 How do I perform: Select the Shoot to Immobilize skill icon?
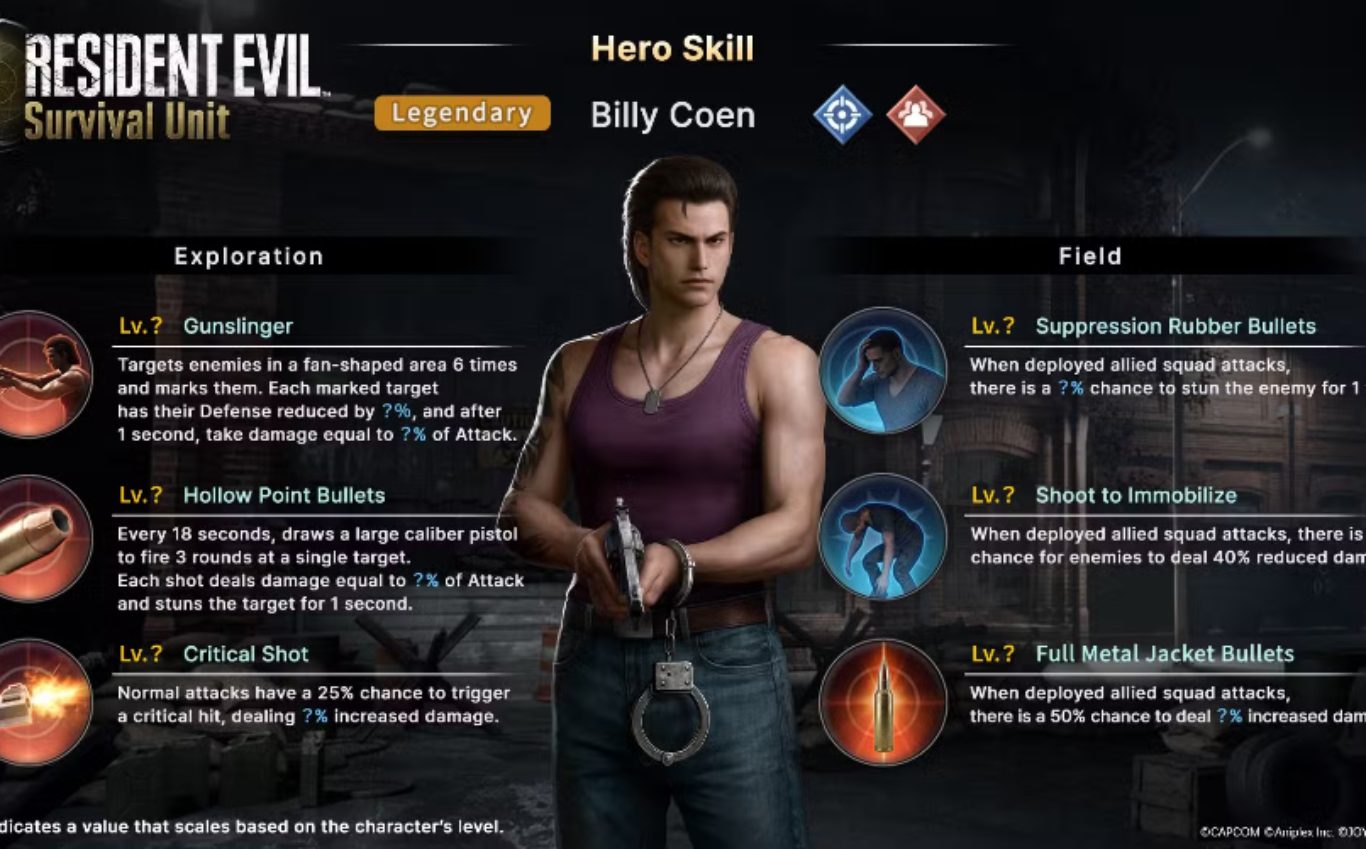pos(882,536)
